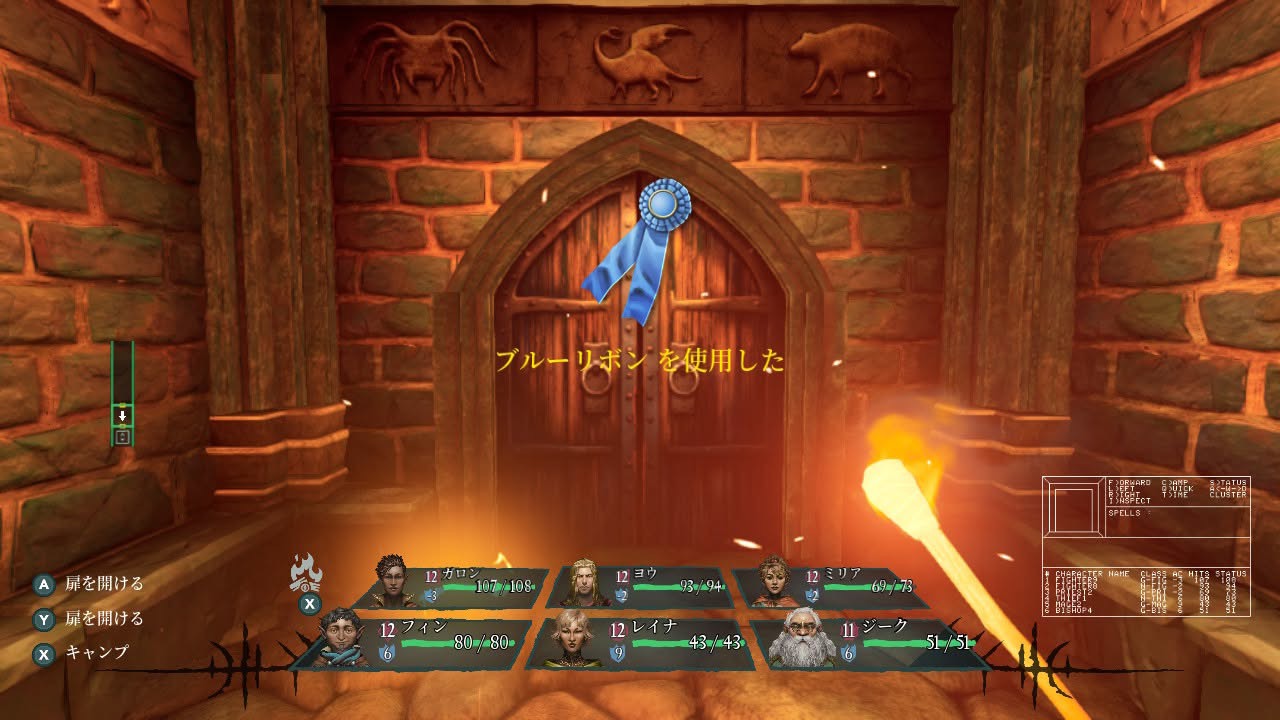
Task: Click the campfire camp icon
Action: point(306,574)
